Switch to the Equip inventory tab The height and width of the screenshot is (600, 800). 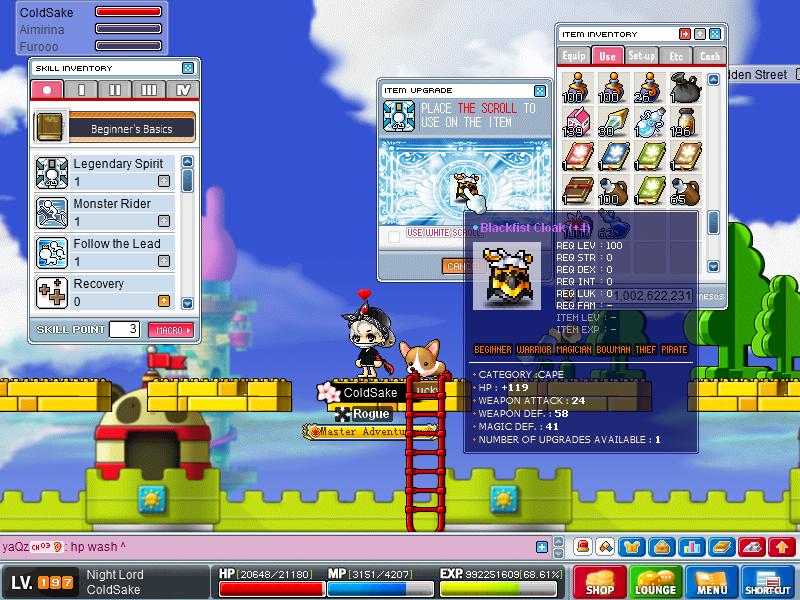tap(574, 56)
